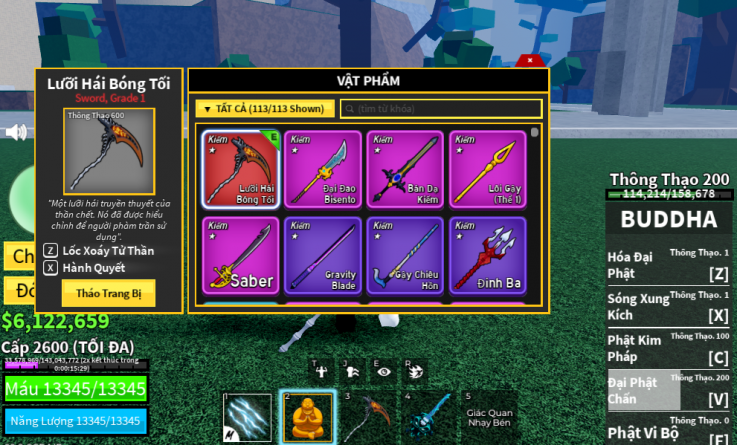Select the Lưỡi Hái Bóng Tối scythe
This screenshot has width=737, height=445.
[240, 168]
